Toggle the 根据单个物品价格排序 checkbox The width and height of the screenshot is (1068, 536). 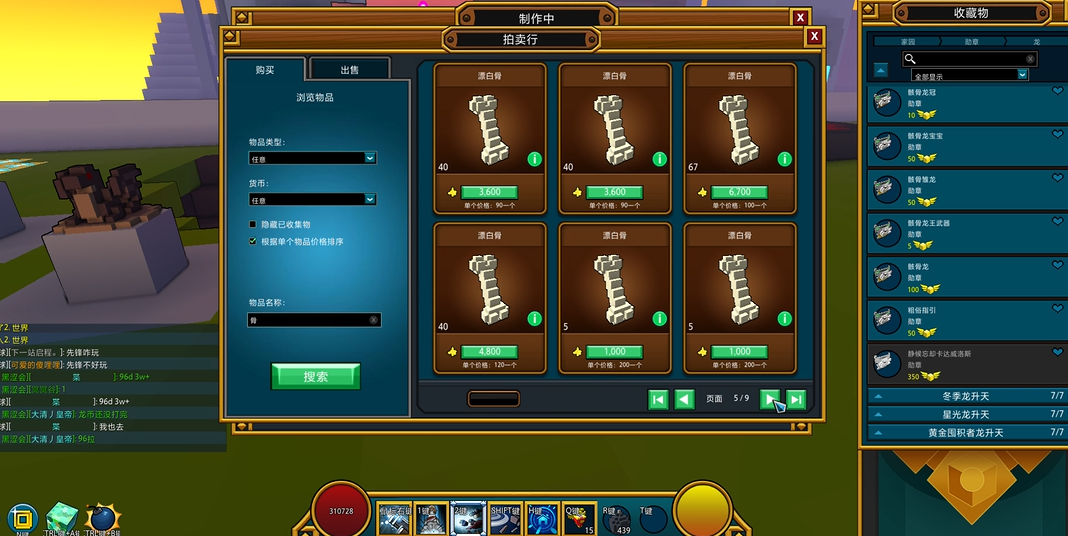pos(253,241)
